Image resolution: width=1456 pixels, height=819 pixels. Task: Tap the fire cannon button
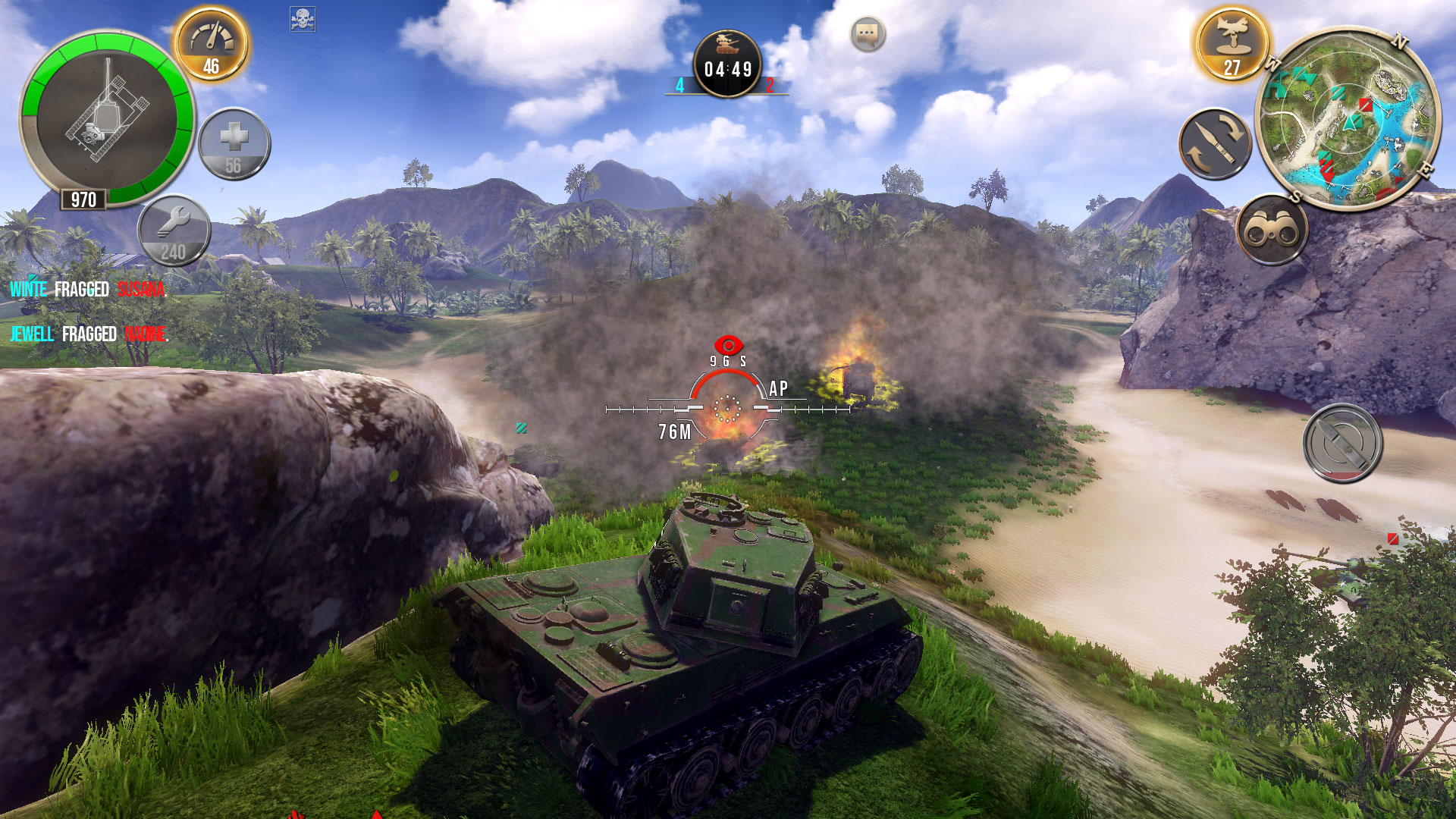(1342, 444)
